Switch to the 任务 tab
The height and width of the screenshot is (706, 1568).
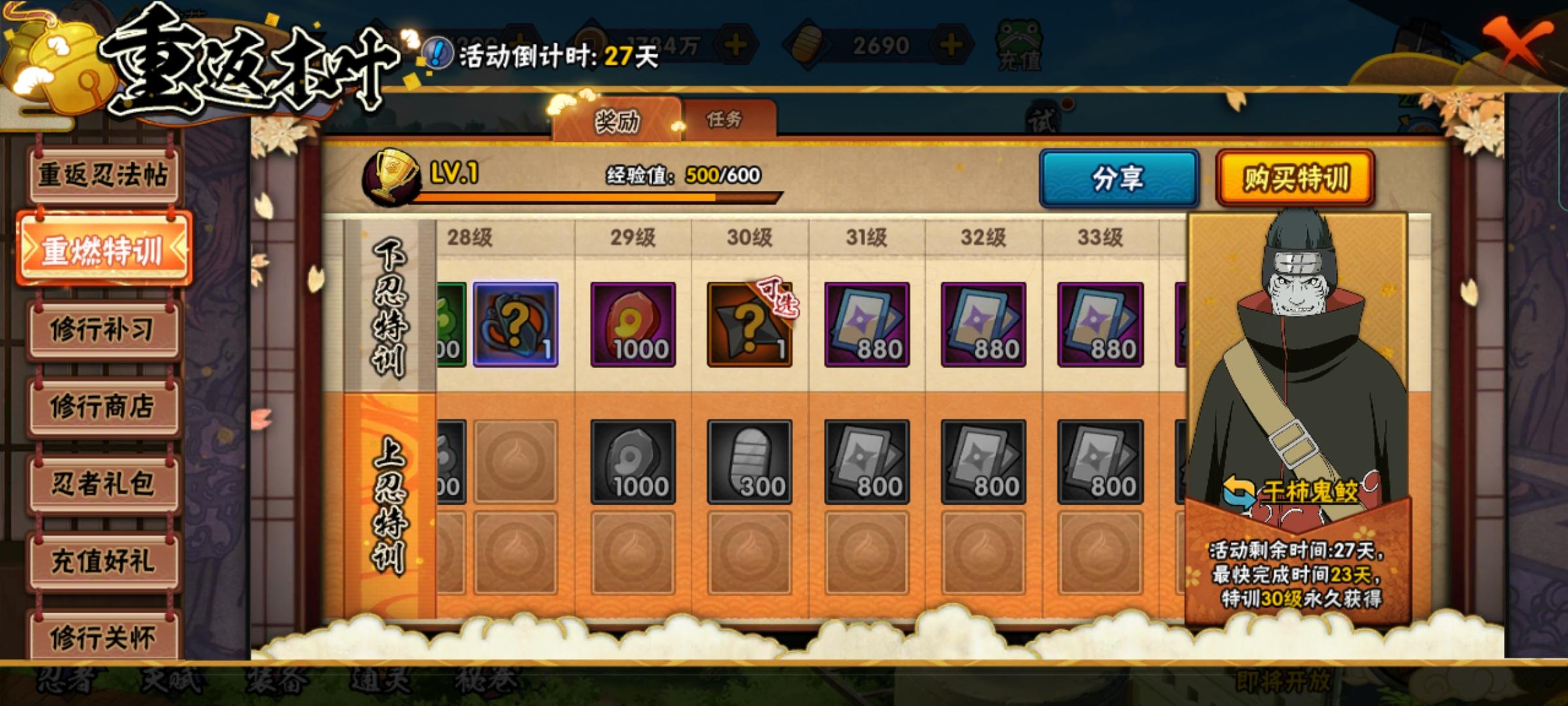coord(725,119)
